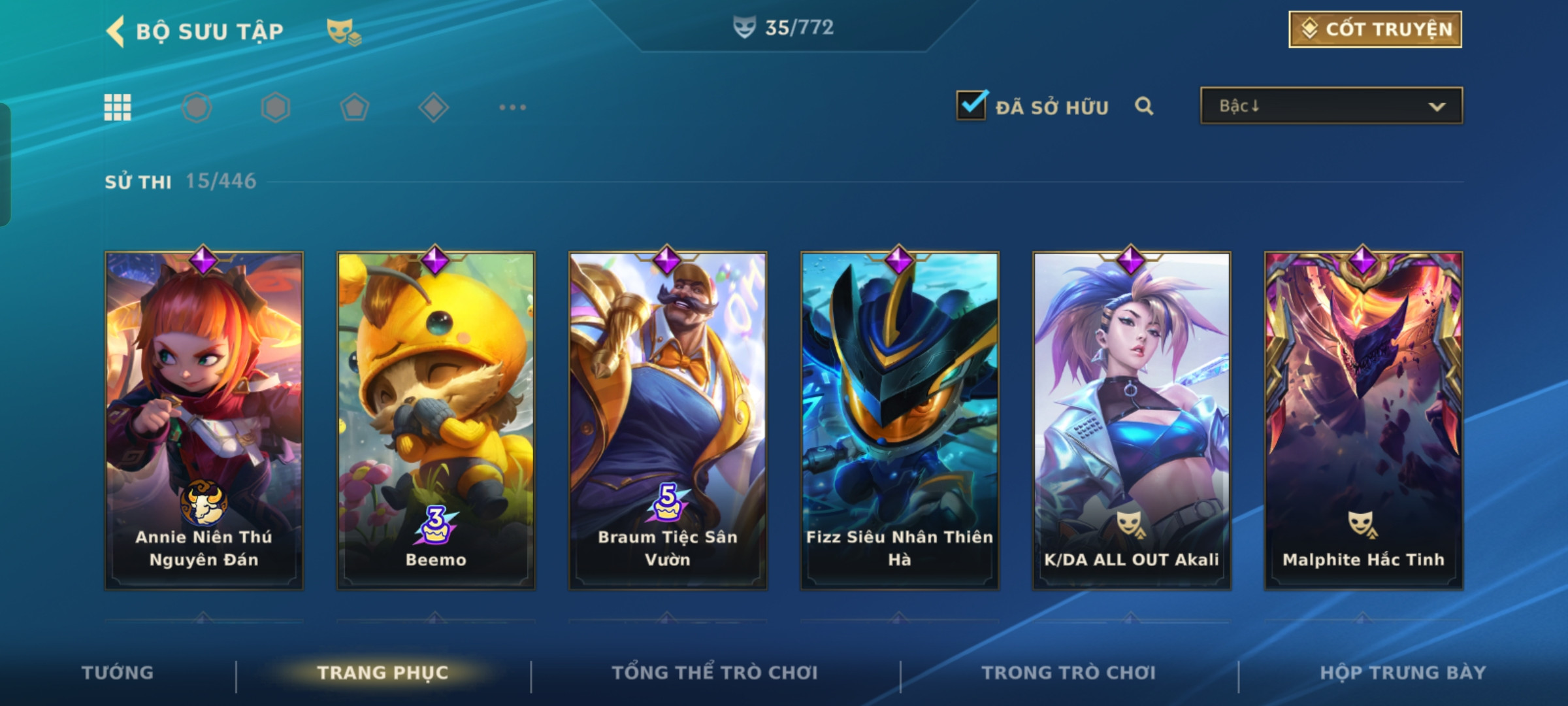Open the Cốt Truyện button
Viewport: 1568px width, 706px height.
click(1375, 29)
